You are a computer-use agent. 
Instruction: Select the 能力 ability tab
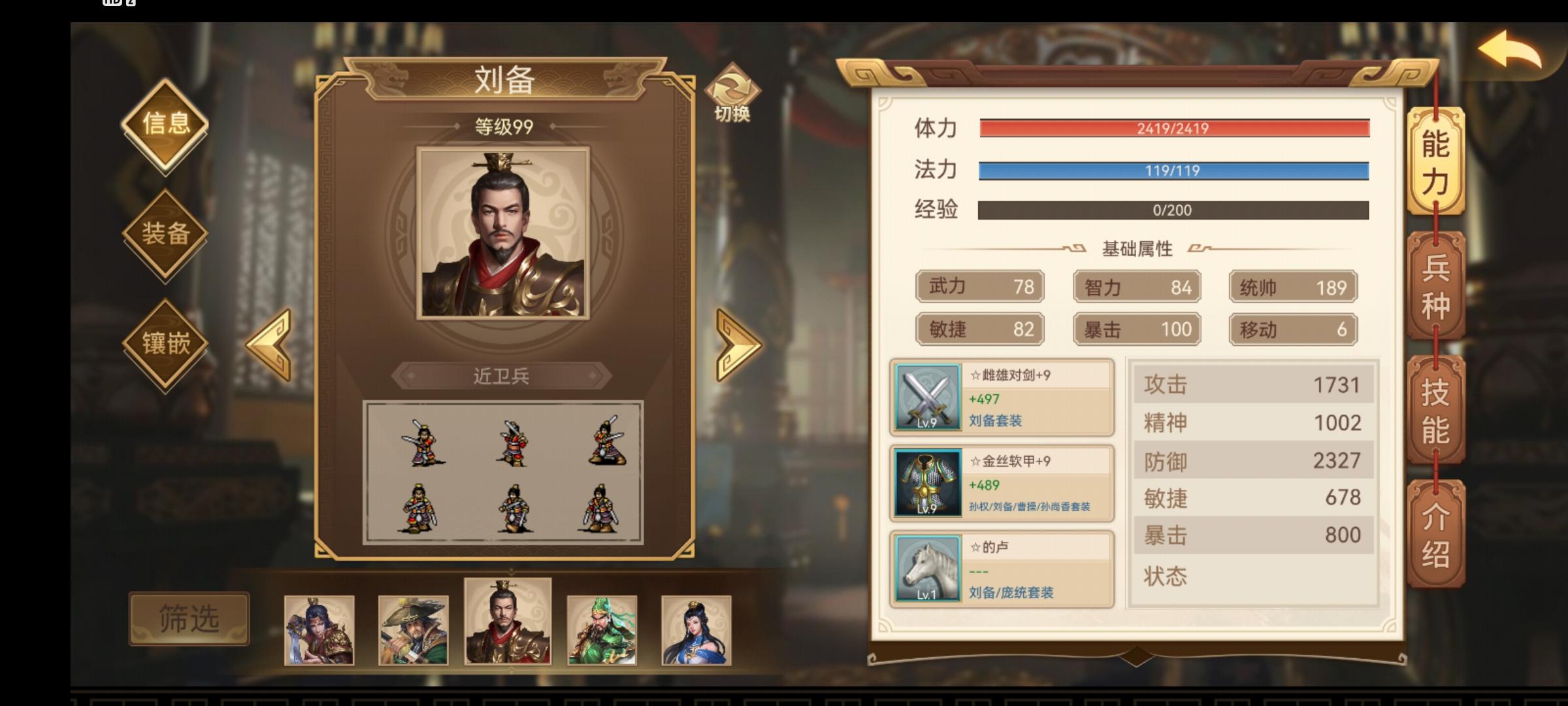[1435, 161]
